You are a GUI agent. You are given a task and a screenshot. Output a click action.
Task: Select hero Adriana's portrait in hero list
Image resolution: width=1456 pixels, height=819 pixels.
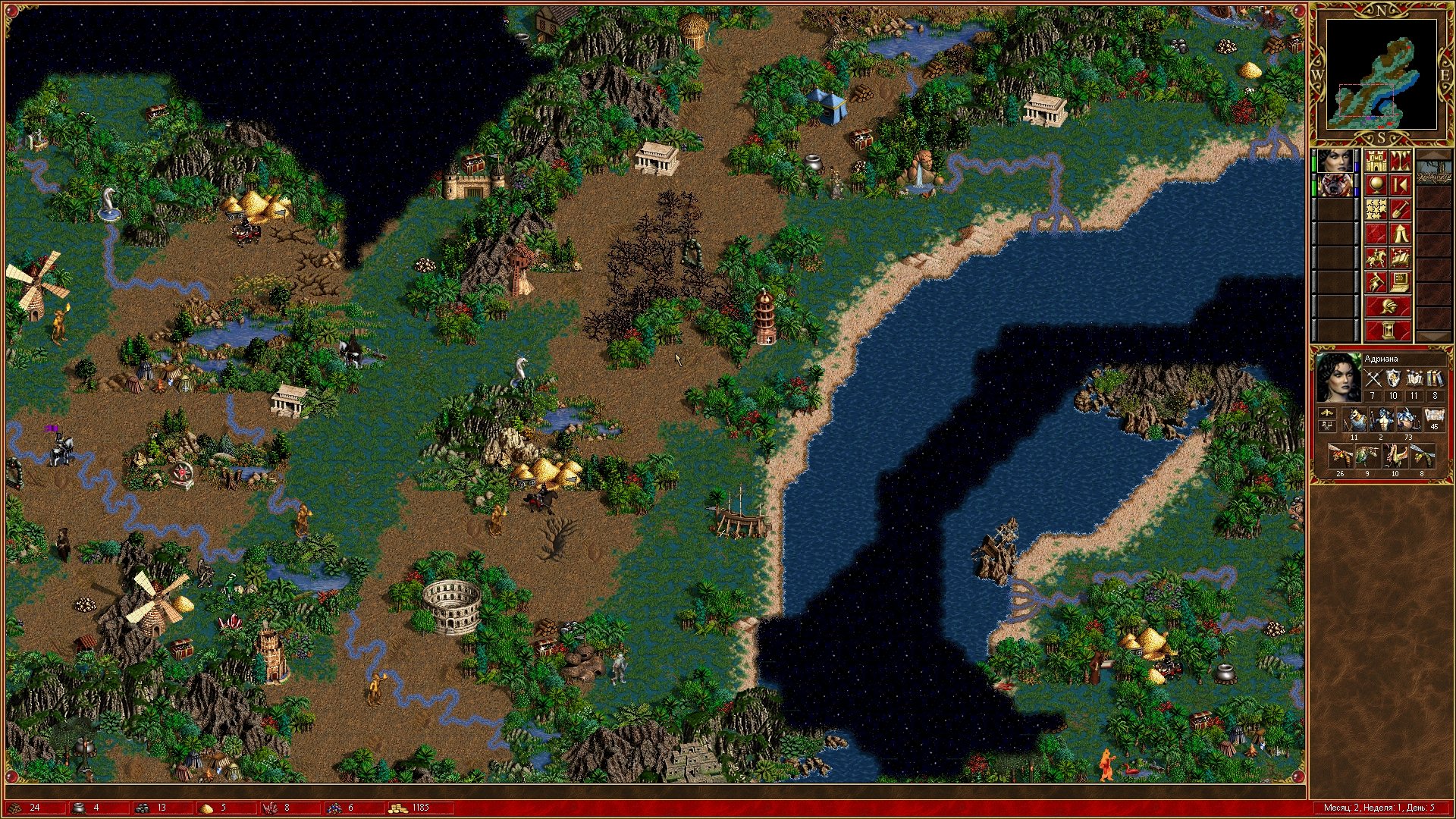1335,161
